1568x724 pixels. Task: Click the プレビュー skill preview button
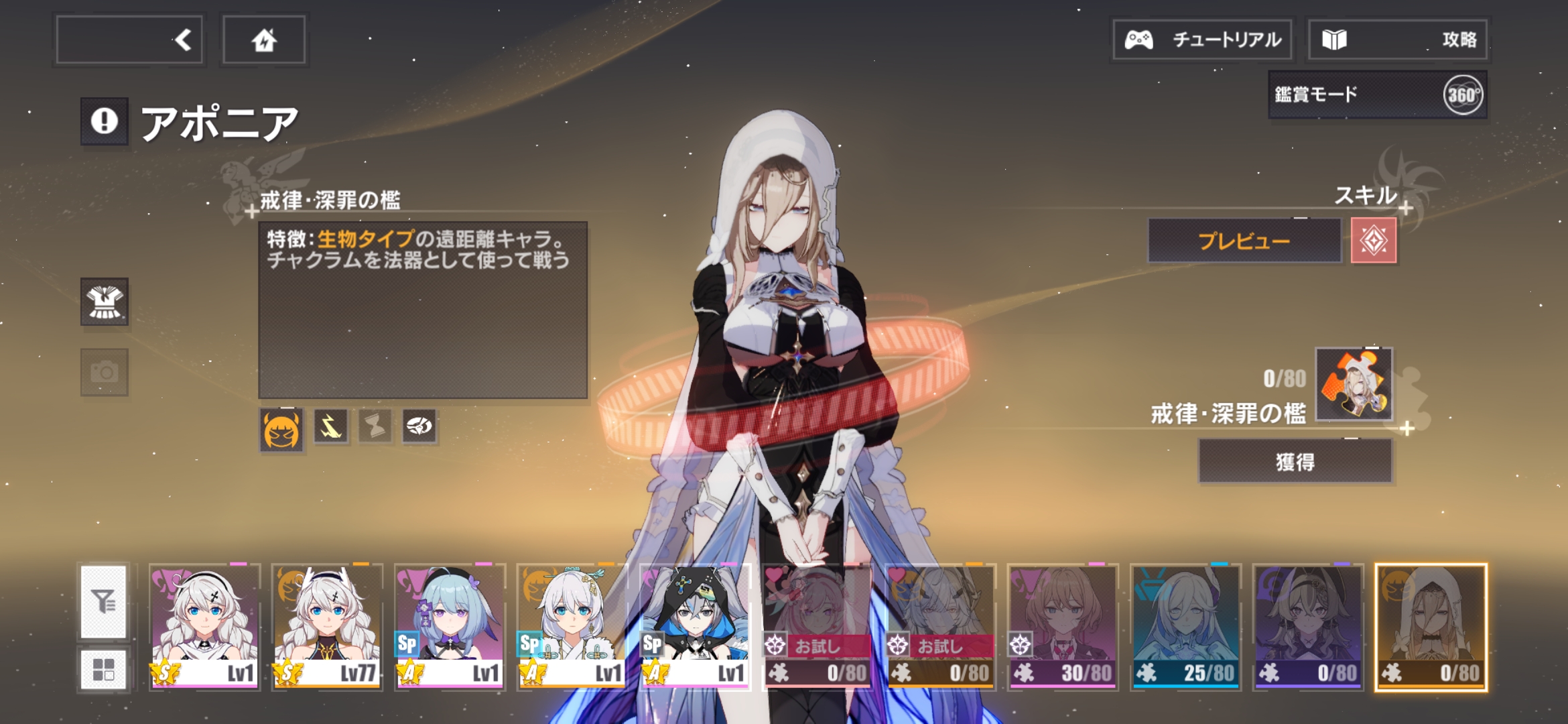coord(1244,241)
